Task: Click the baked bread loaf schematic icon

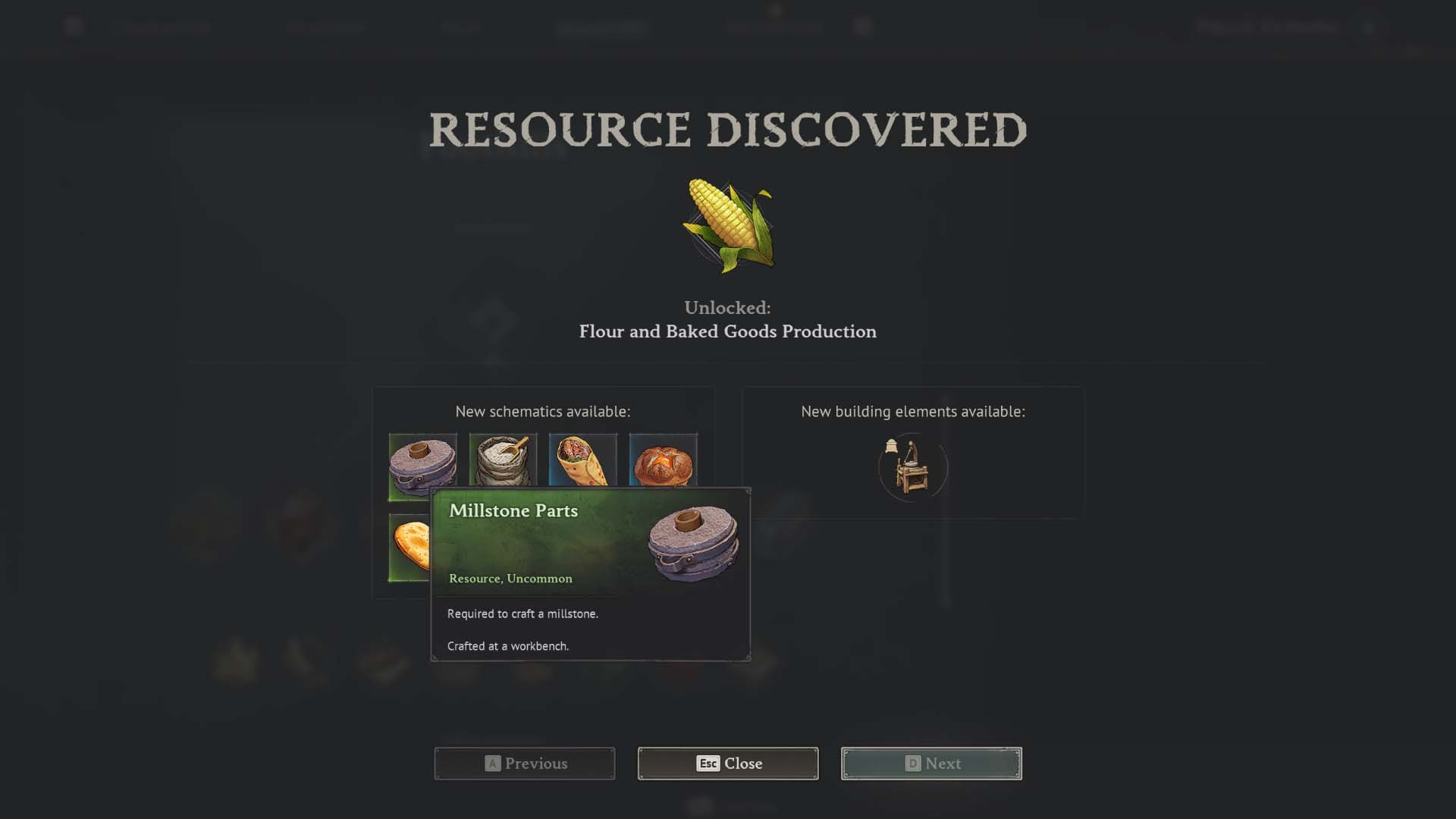Action: [663, 463]
